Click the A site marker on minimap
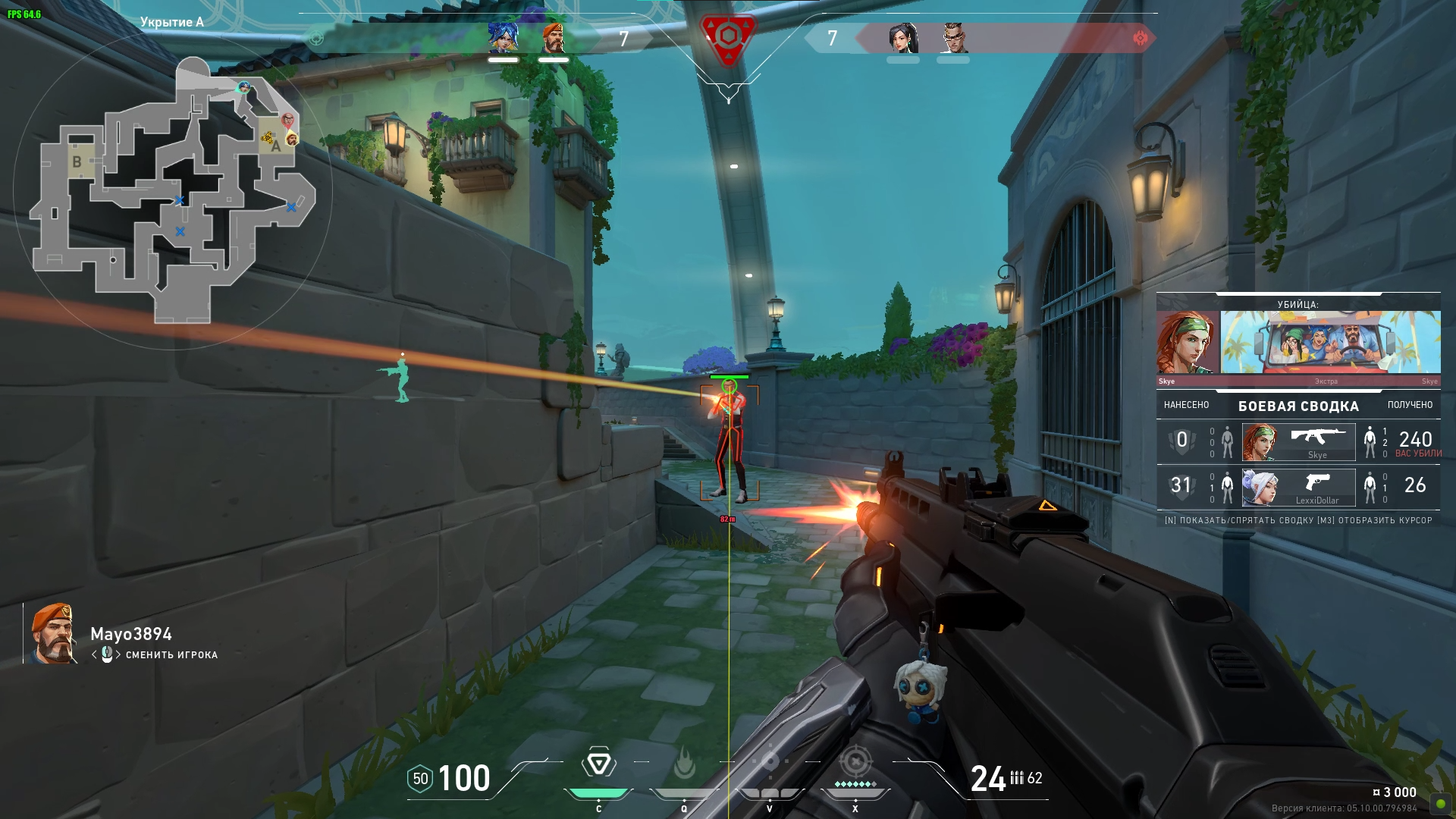 (276, 146)
